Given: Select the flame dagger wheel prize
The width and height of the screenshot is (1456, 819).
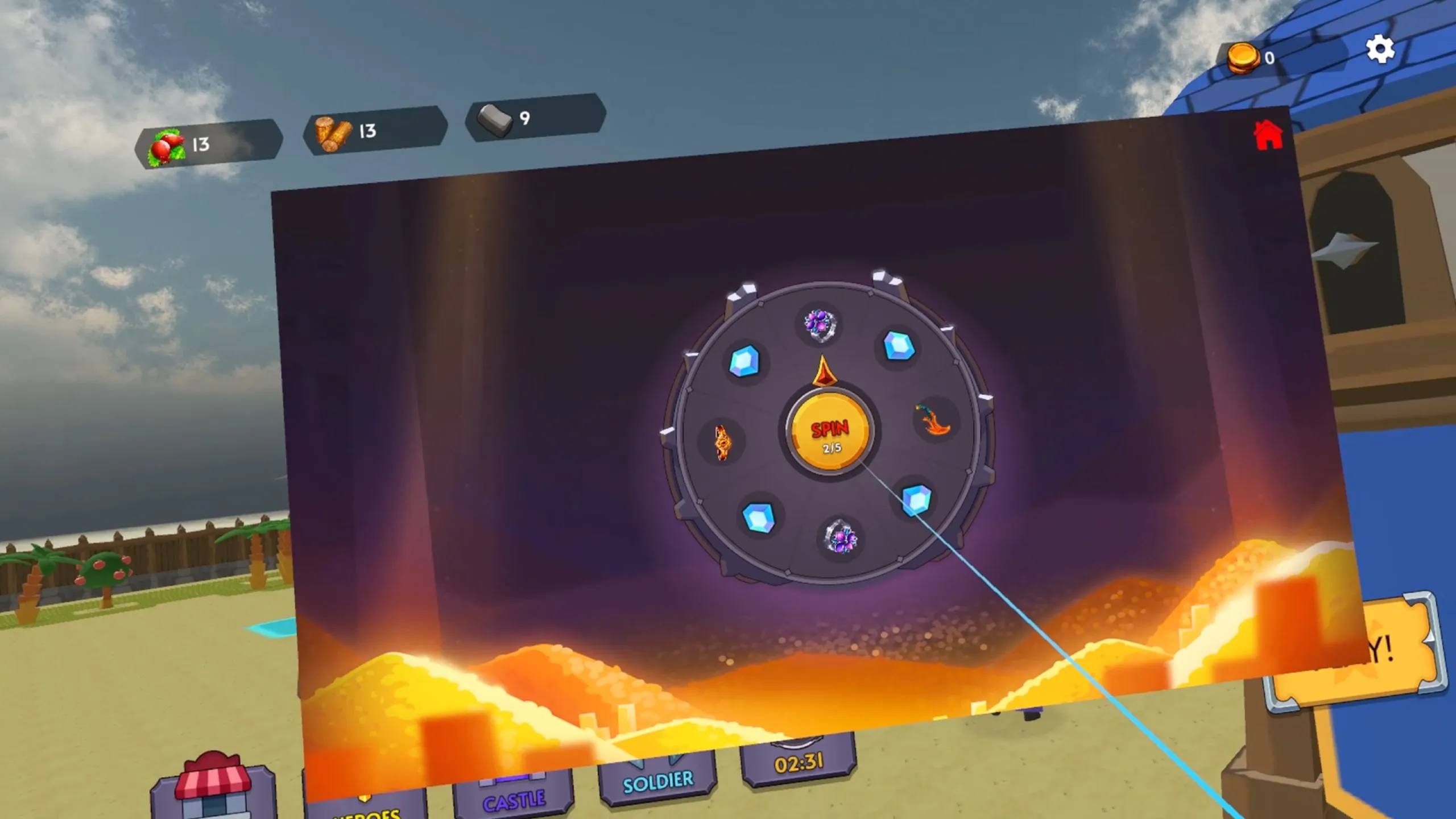Looking at the screenshot, I should tap(933, 420).
